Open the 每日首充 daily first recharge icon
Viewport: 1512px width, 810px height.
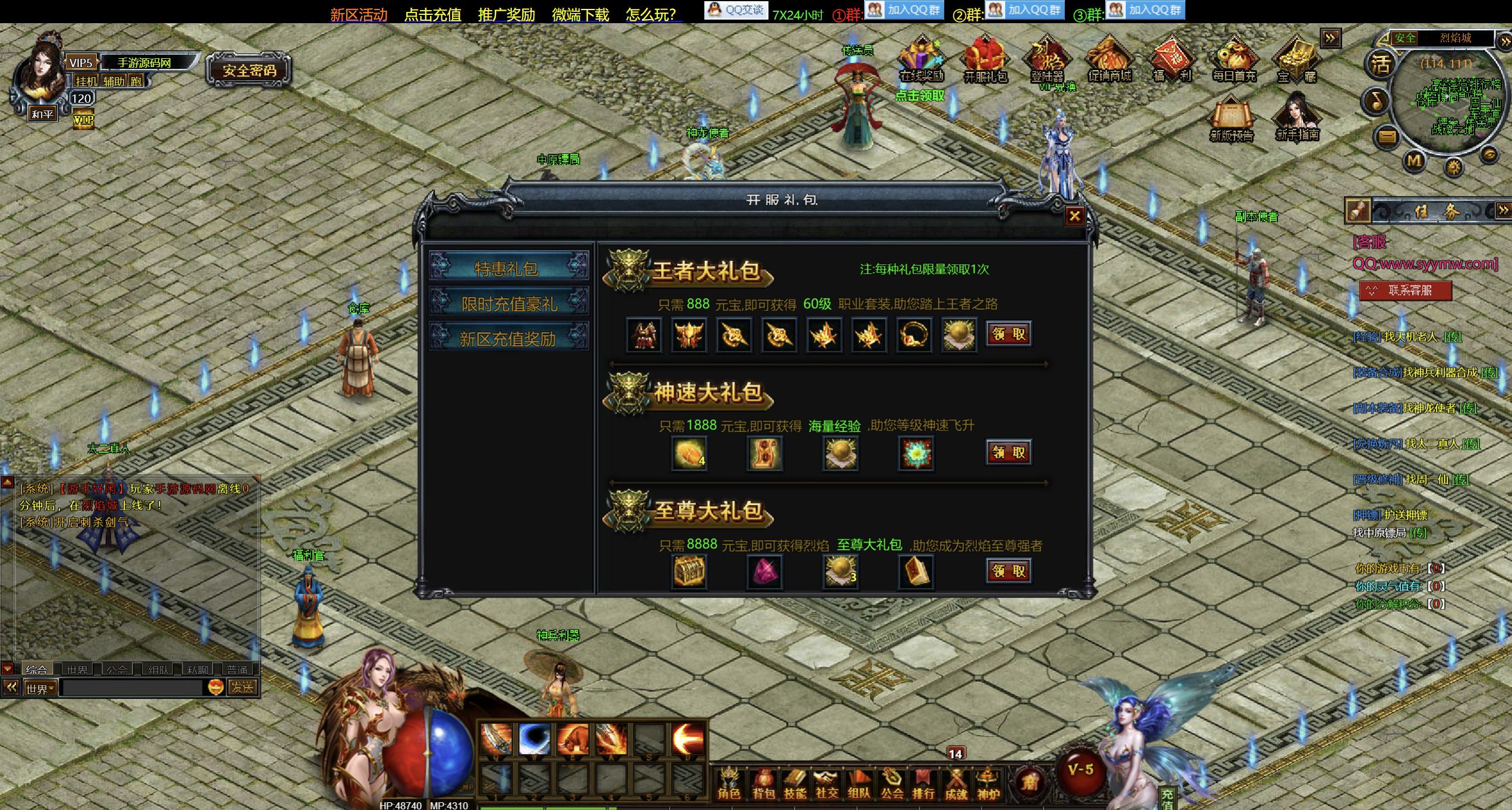tap(1233, 60)
